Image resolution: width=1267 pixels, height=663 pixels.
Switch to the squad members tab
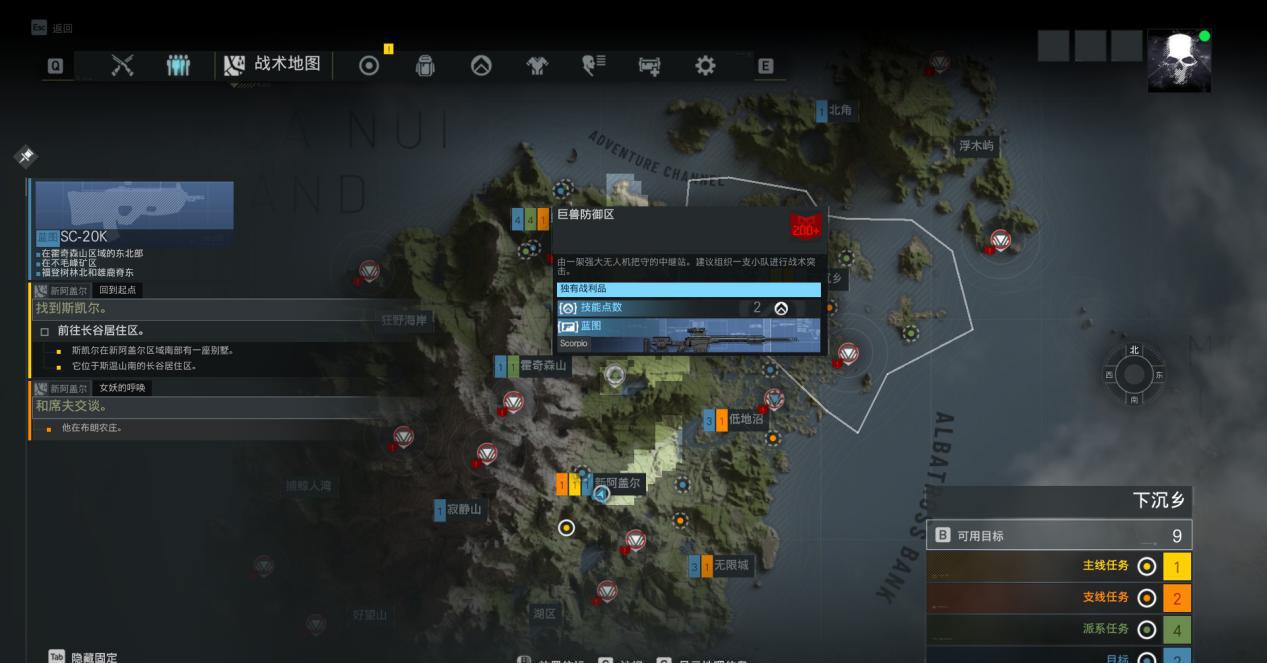[x=177, y=65]
